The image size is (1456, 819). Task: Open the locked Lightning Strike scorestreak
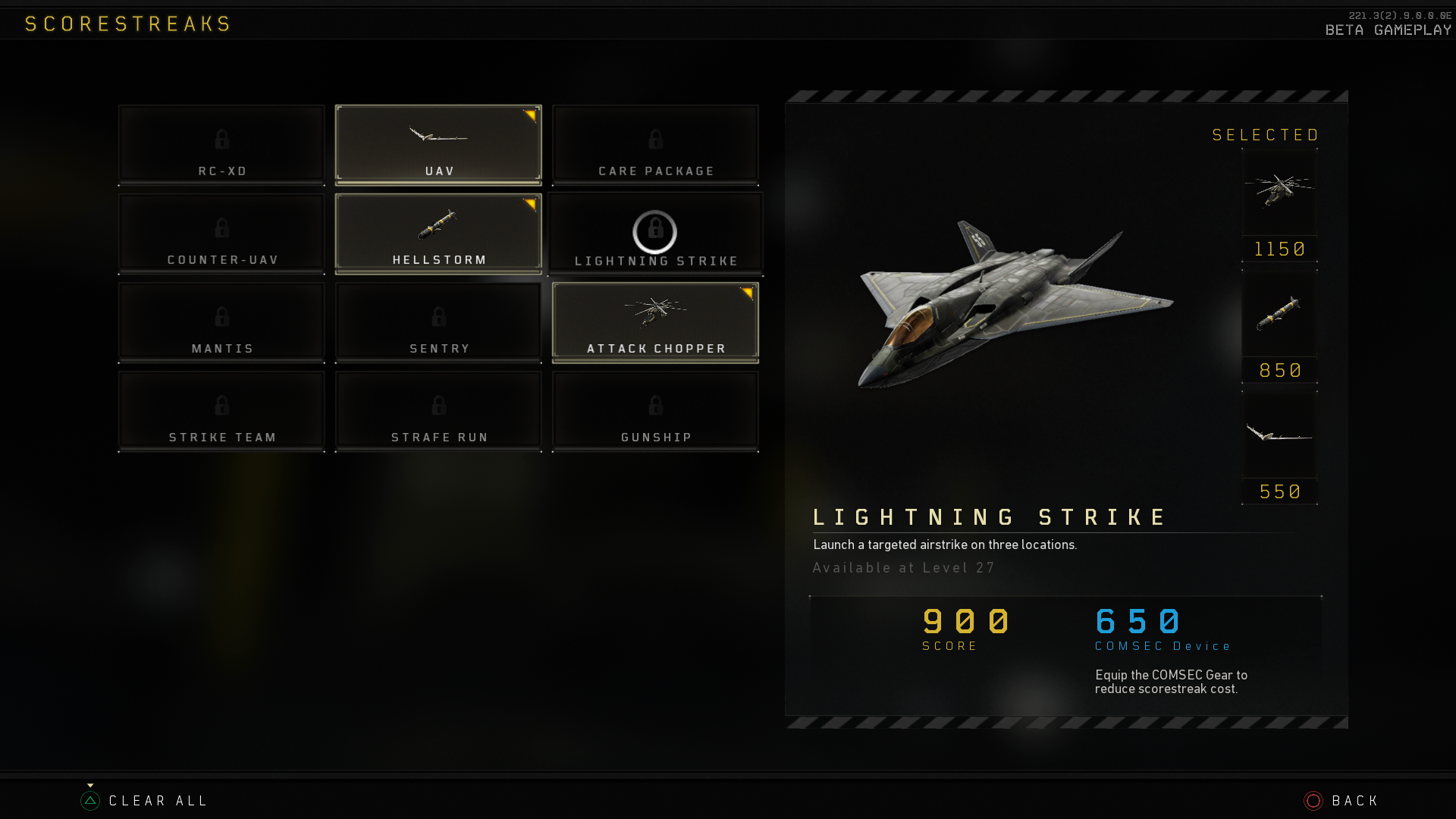654,233
